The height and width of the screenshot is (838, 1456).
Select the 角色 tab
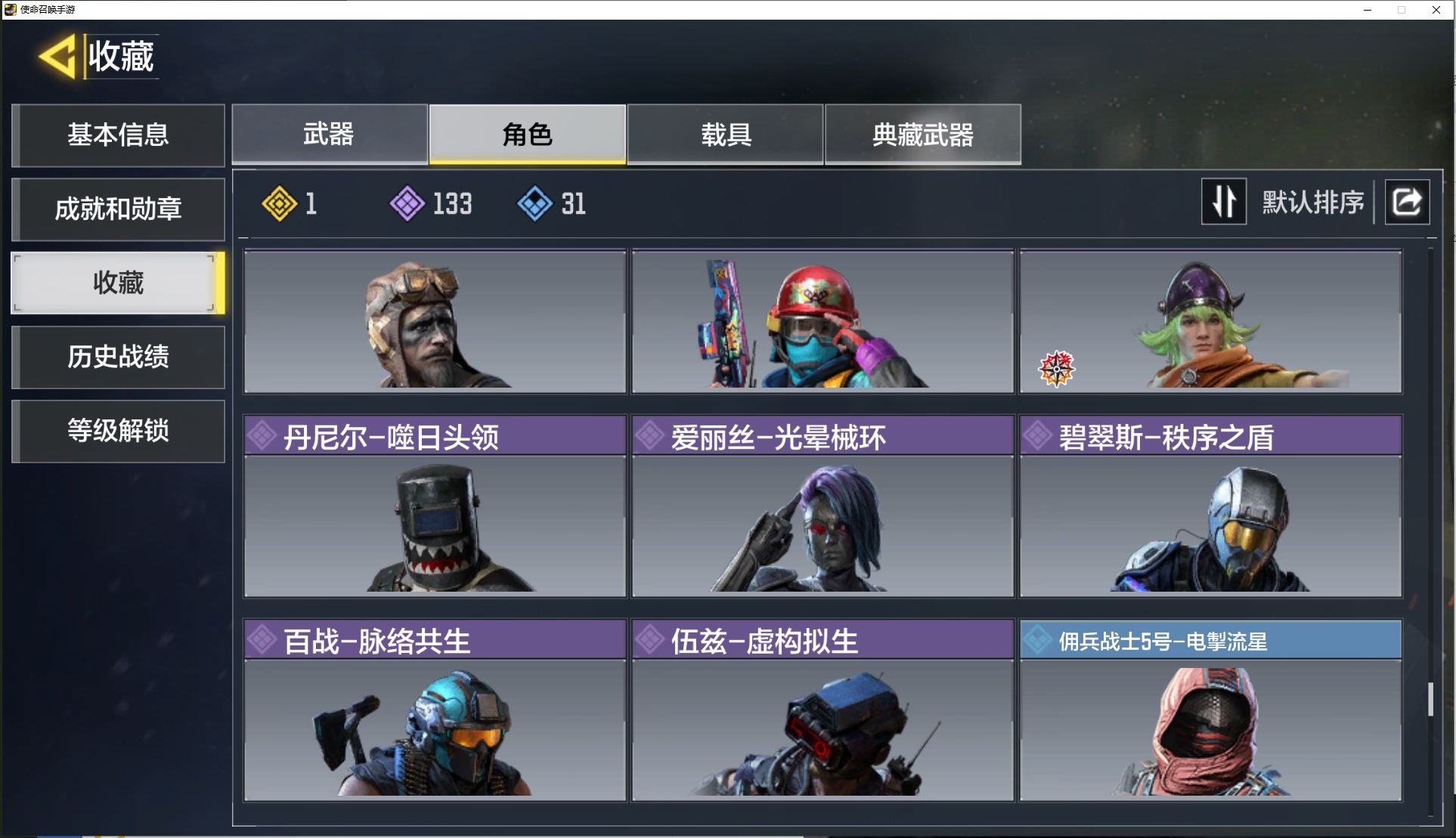click(527, 135)
